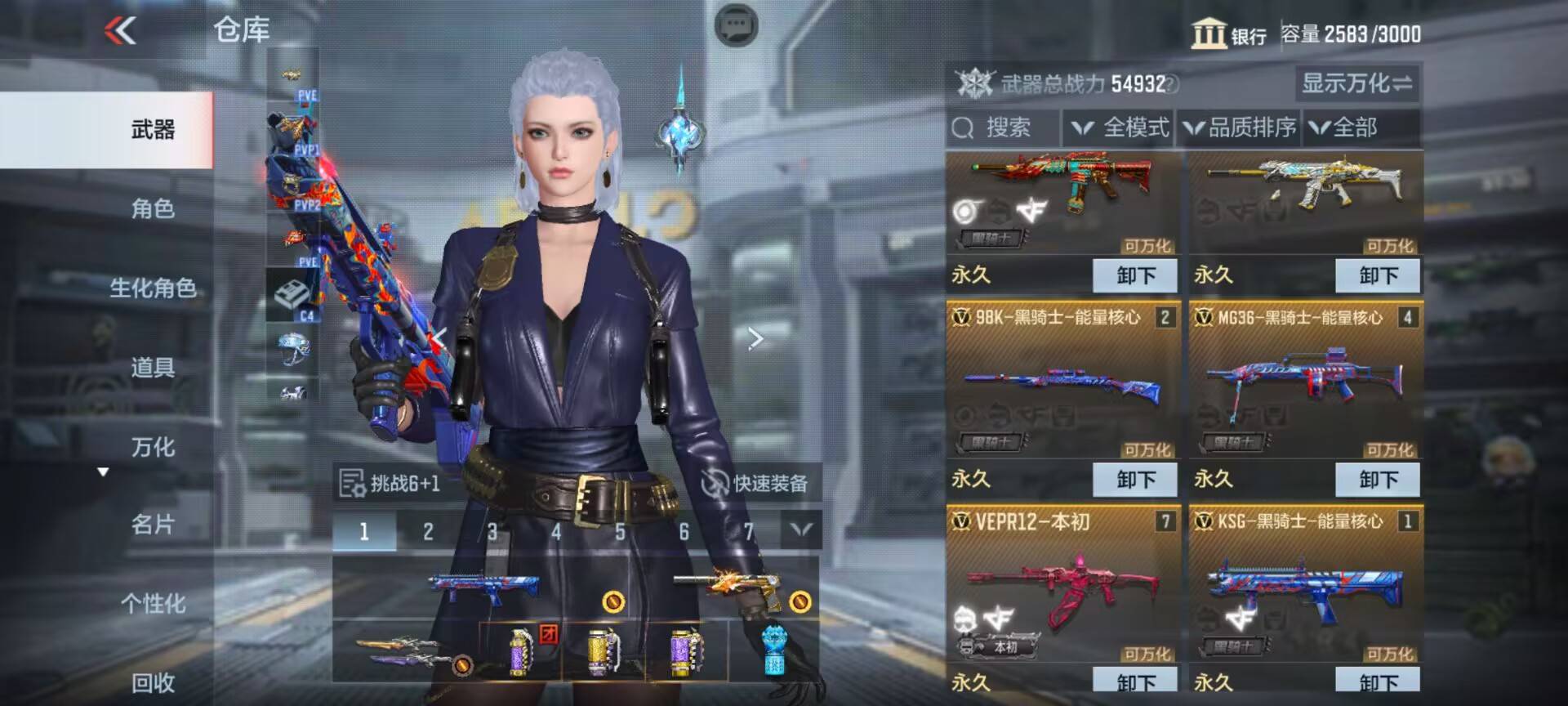Toggle the 显示万化 display button
The width and height of the screenshot is (1568, 706).
[x=1356, y=83]
